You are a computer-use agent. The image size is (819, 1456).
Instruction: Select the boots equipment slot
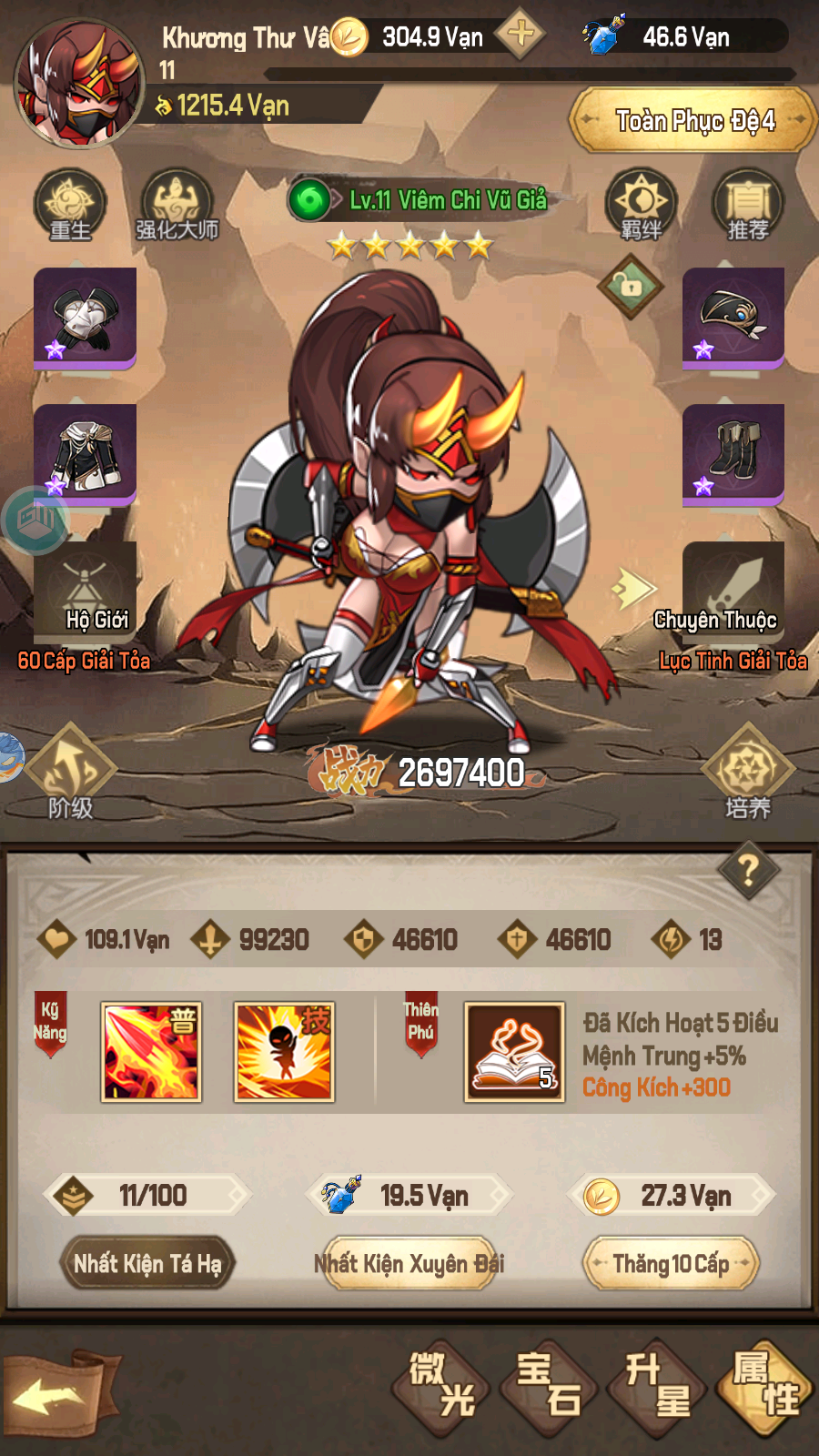click(733, 453)
